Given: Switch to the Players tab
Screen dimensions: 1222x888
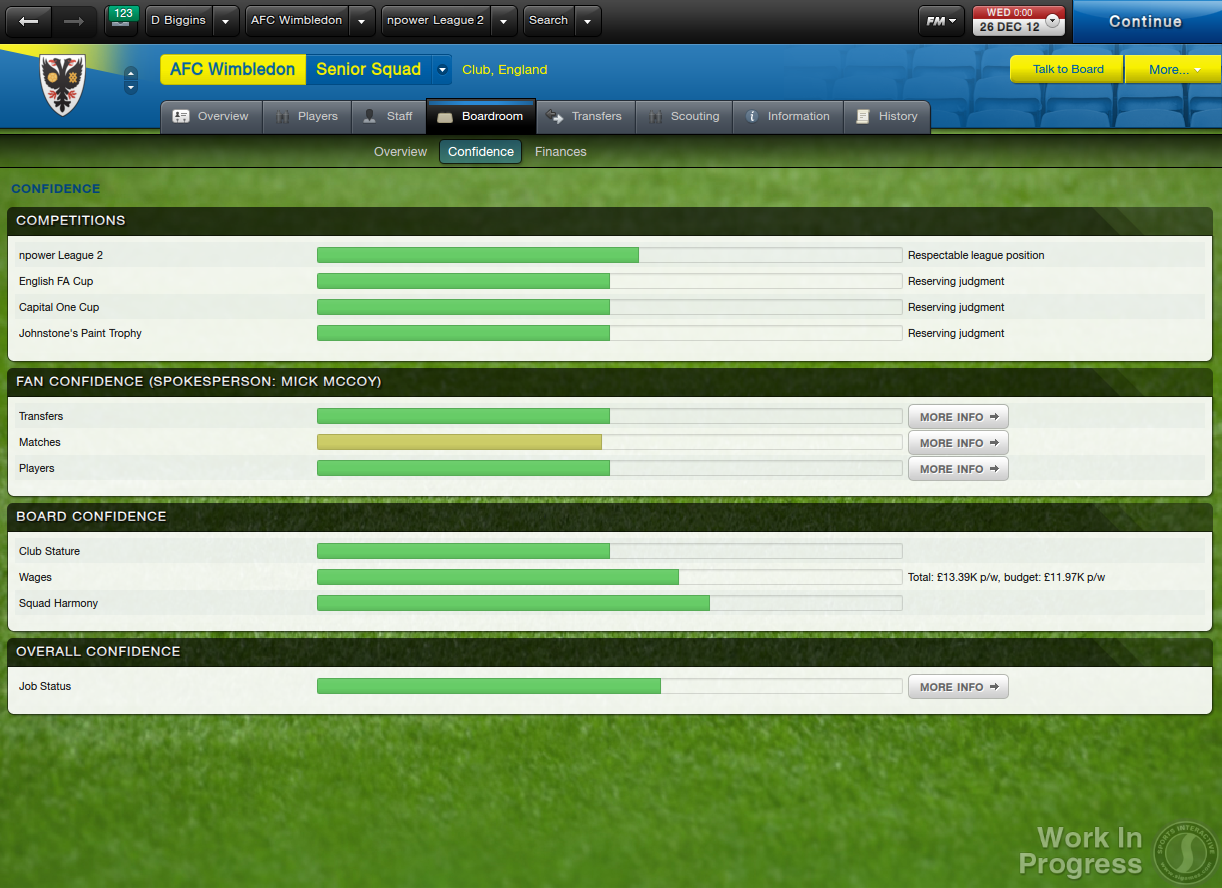Looking at the screenshot, I should tap(307, 116).
